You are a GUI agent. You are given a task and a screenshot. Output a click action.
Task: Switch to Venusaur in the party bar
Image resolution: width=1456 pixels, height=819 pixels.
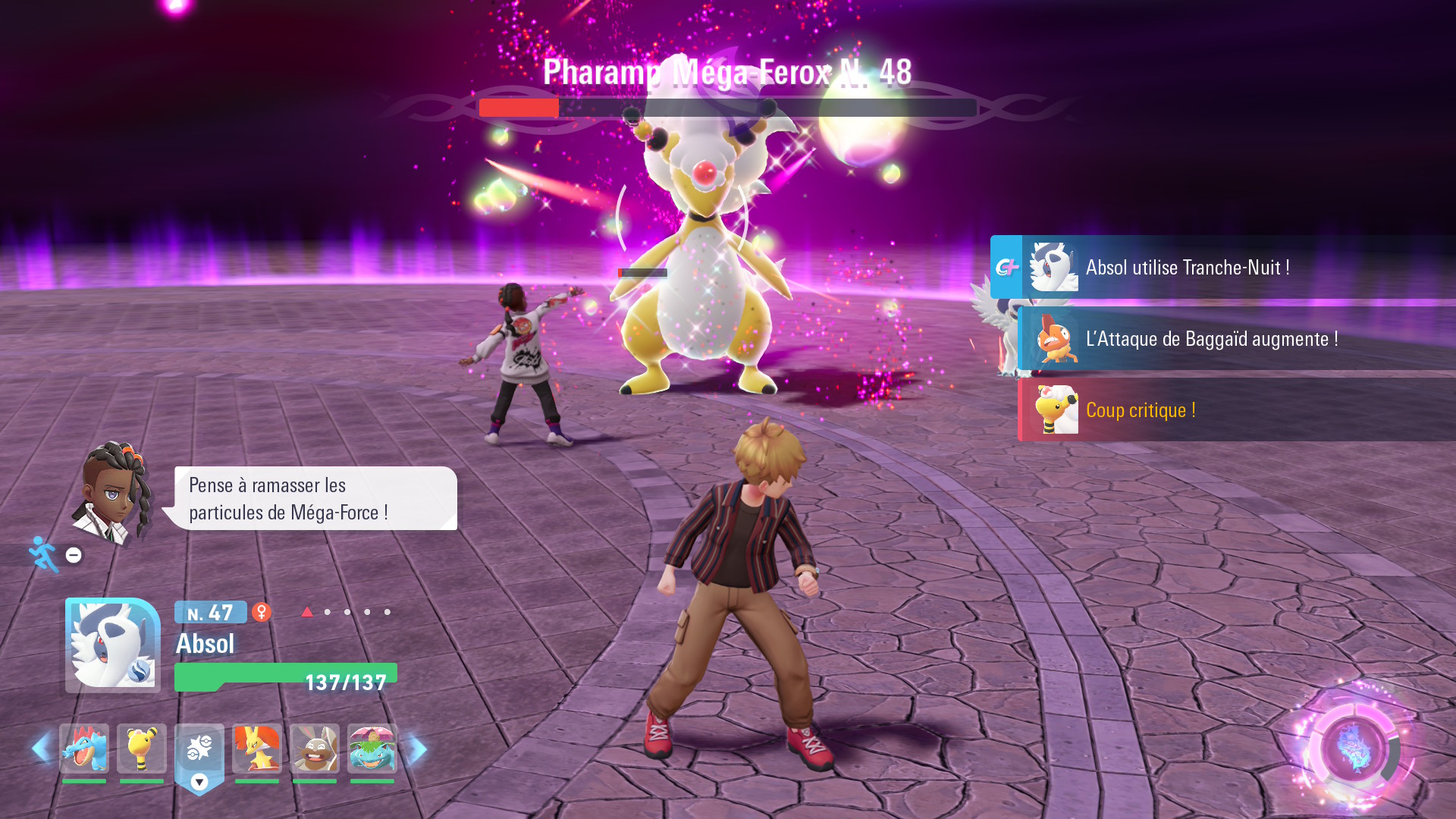[372, 748]
